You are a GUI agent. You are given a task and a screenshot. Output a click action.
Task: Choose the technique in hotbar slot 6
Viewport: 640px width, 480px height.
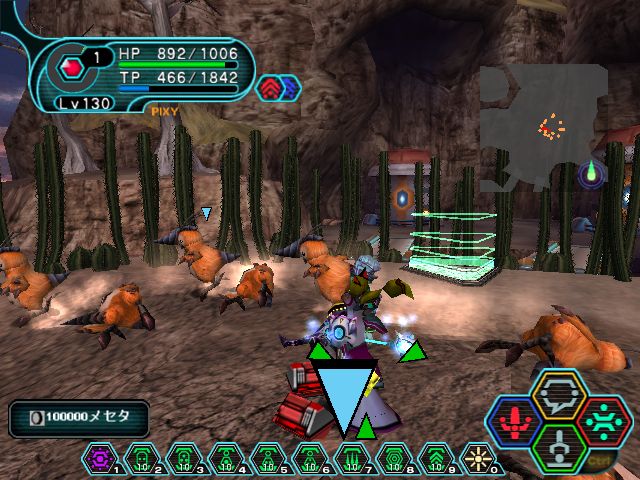[x=310, y=459]
